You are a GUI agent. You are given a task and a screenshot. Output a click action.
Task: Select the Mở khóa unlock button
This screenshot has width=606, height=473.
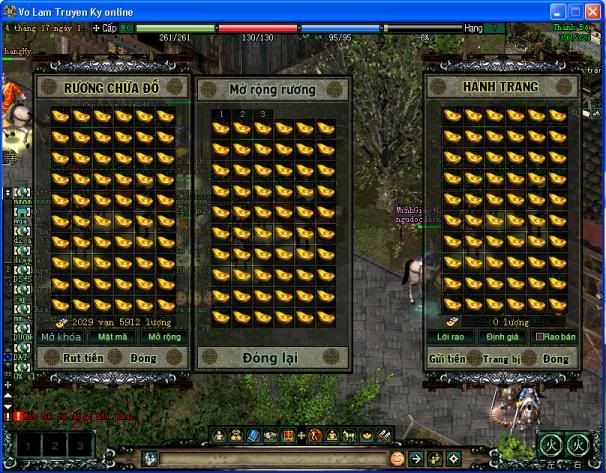tap(63, 337)
